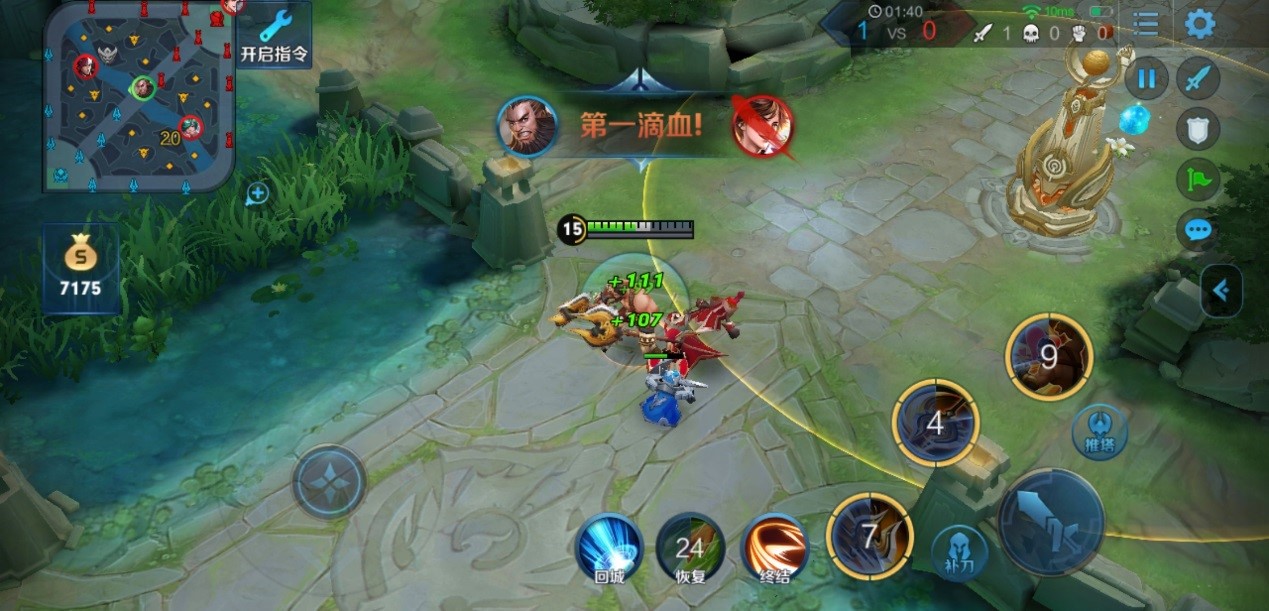1269x611 pixels.
Task: Activate the ability showing cooldown 4
Action: (x=935, y=422)
